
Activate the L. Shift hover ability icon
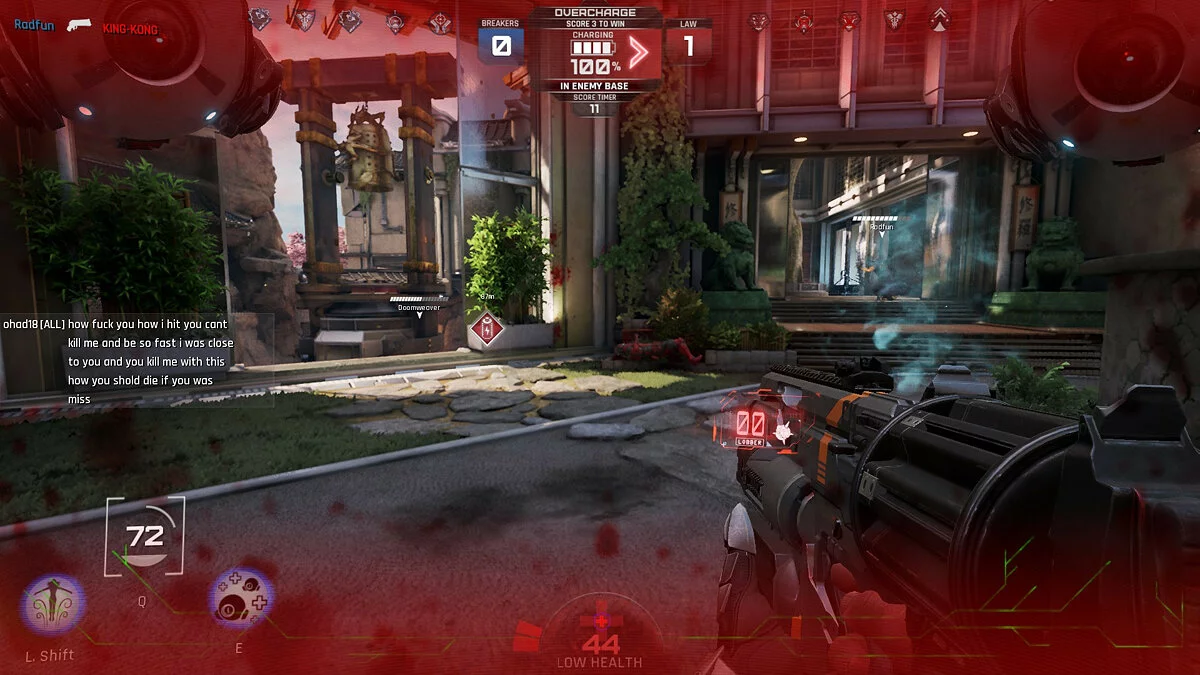click(x=53, y=605)
